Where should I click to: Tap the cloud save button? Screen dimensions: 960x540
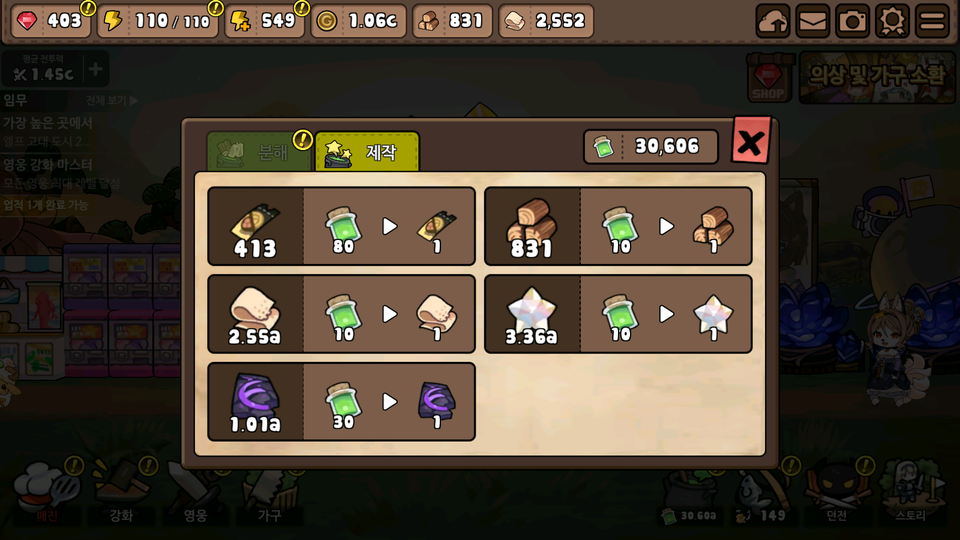(x=772, y=21)
